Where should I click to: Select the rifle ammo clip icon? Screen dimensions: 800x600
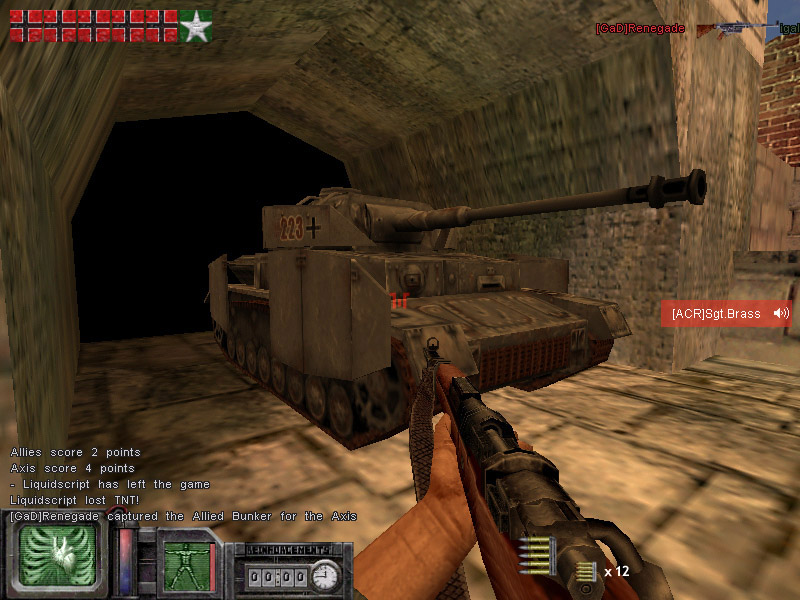point(537,555)
